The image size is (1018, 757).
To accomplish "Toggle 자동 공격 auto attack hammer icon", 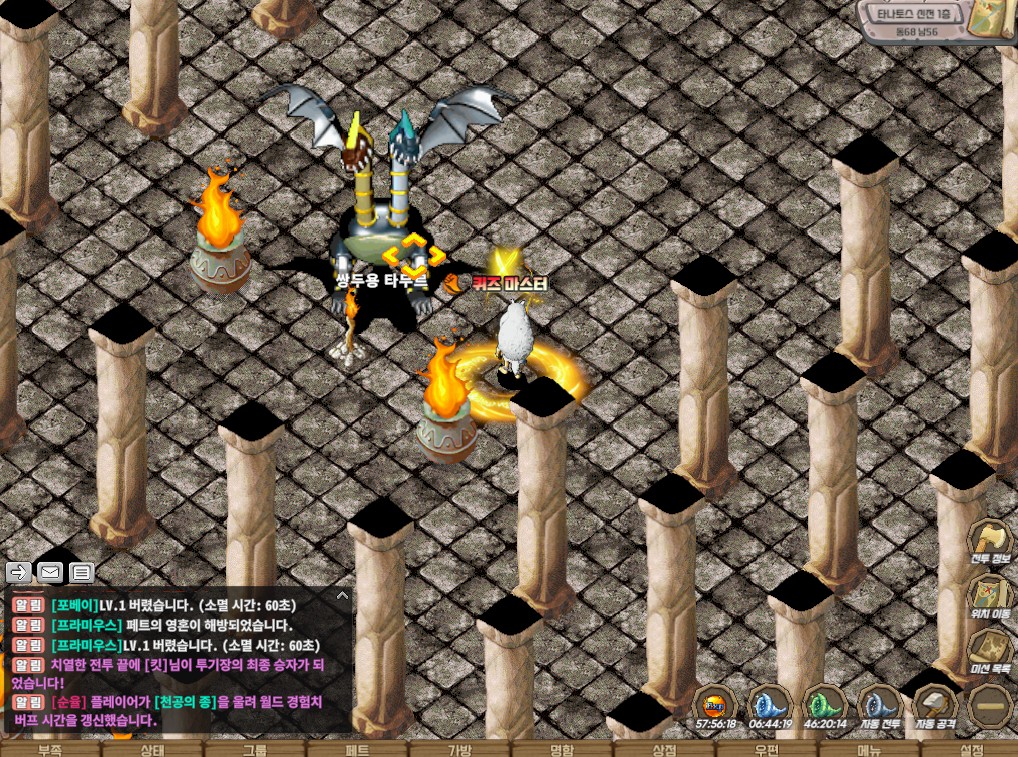I will [x=936, y=708].
